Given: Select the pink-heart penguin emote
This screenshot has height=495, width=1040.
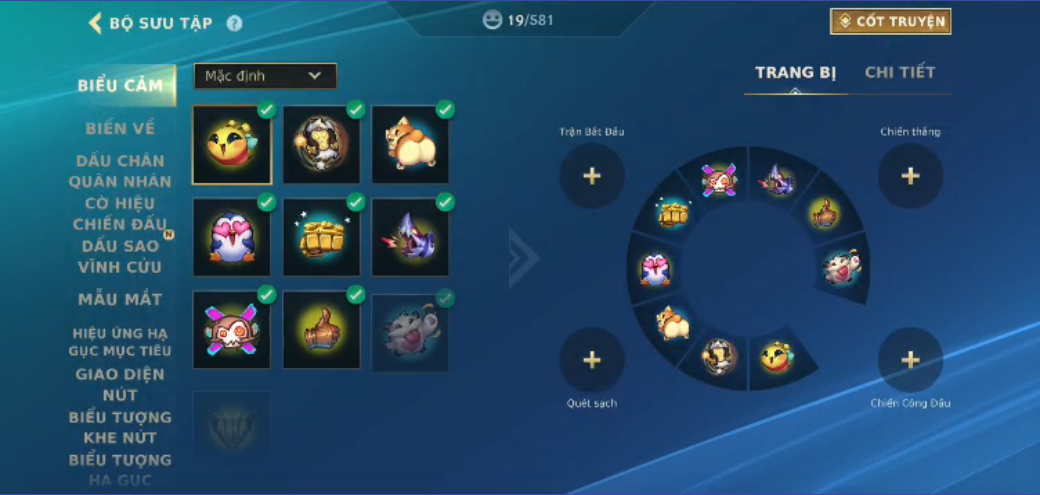Looking at the screenshot, I should click(231, 237).
